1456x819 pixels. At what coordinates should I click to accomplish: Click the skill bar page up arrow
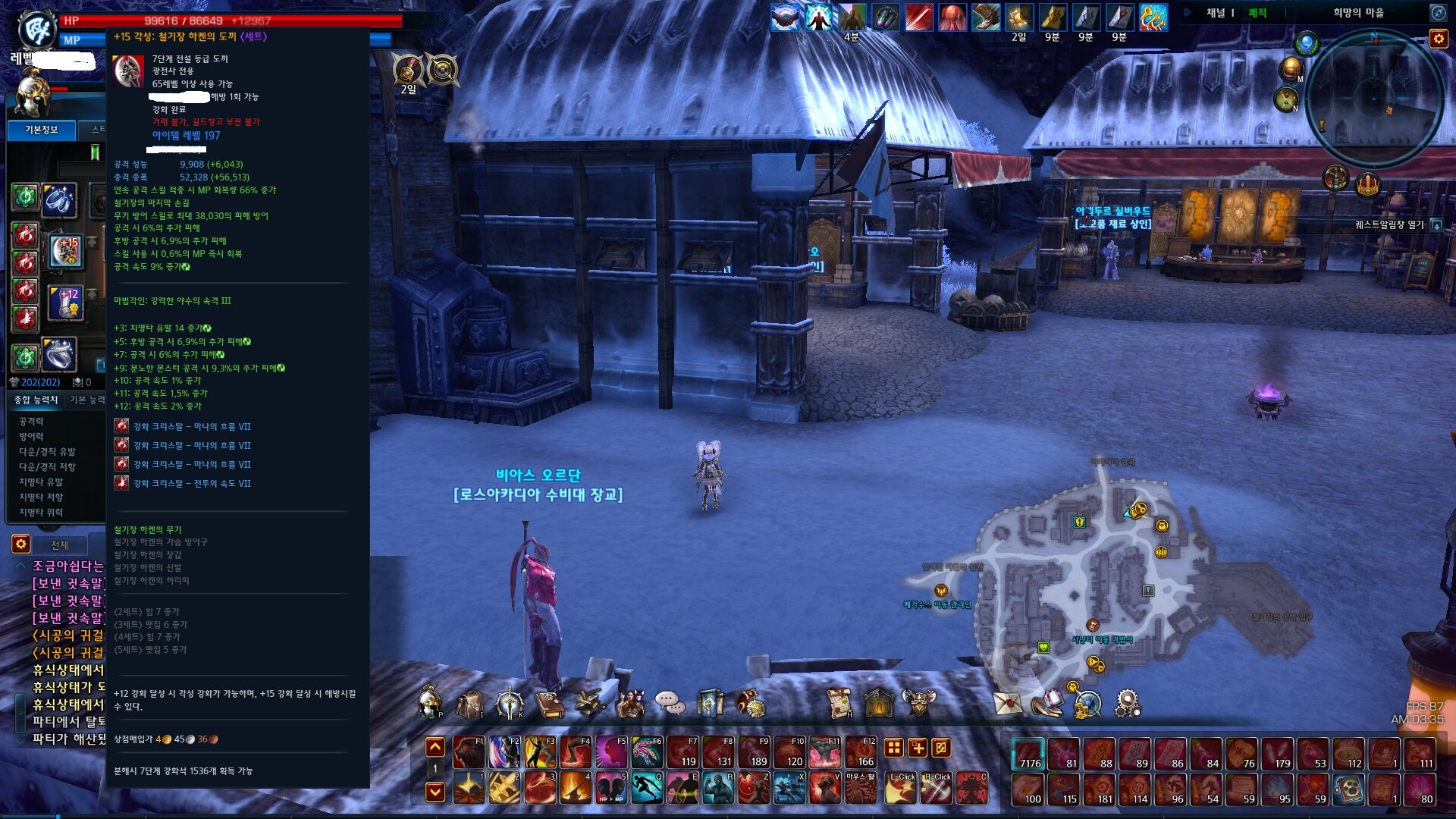coord(435,748)
